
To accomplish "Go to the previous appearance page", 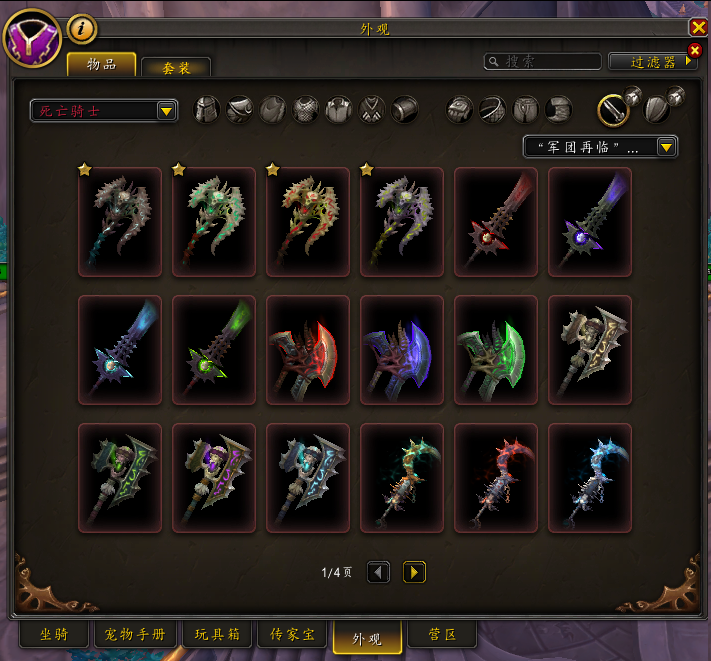I will coord(378,572).
